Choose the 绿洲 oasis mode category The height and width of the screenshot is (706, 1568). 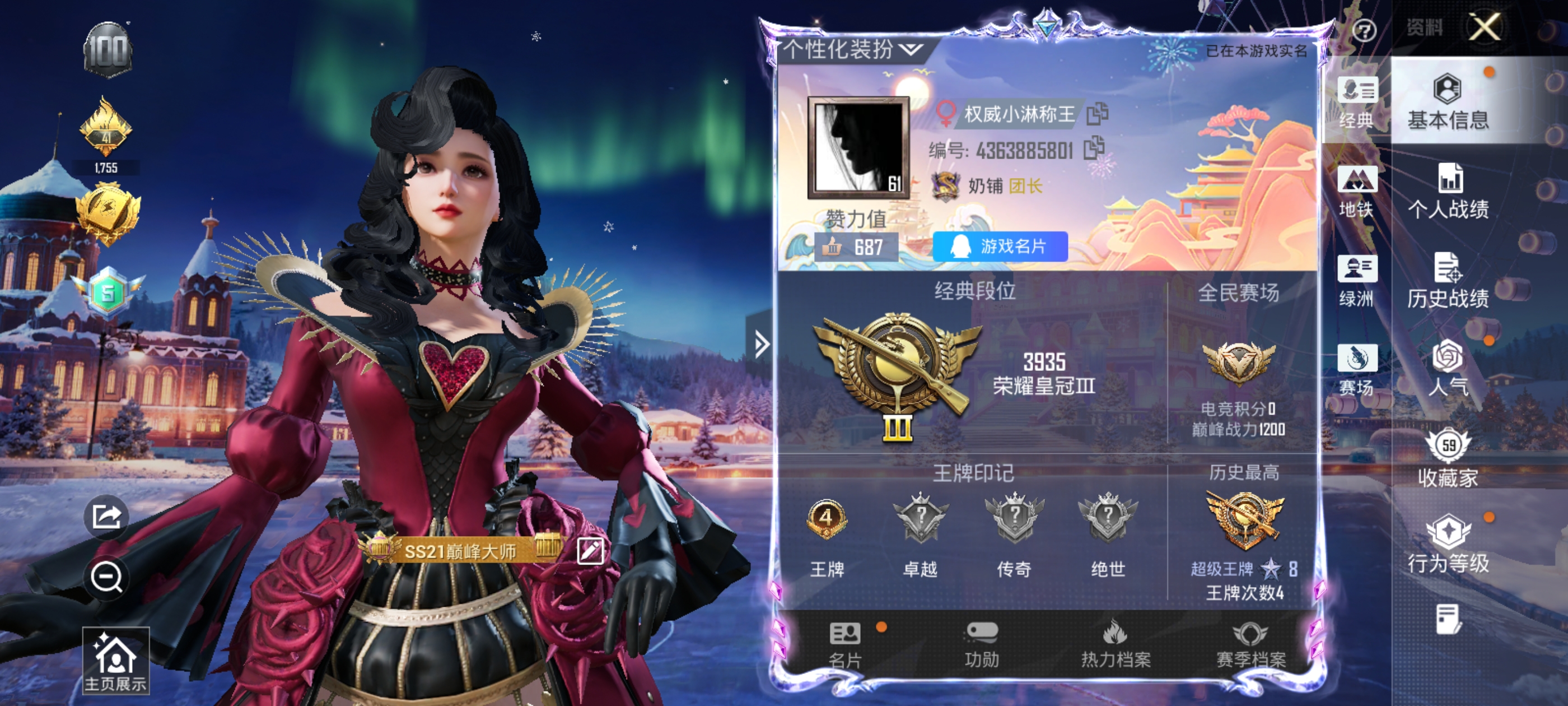pos(1357,281)
